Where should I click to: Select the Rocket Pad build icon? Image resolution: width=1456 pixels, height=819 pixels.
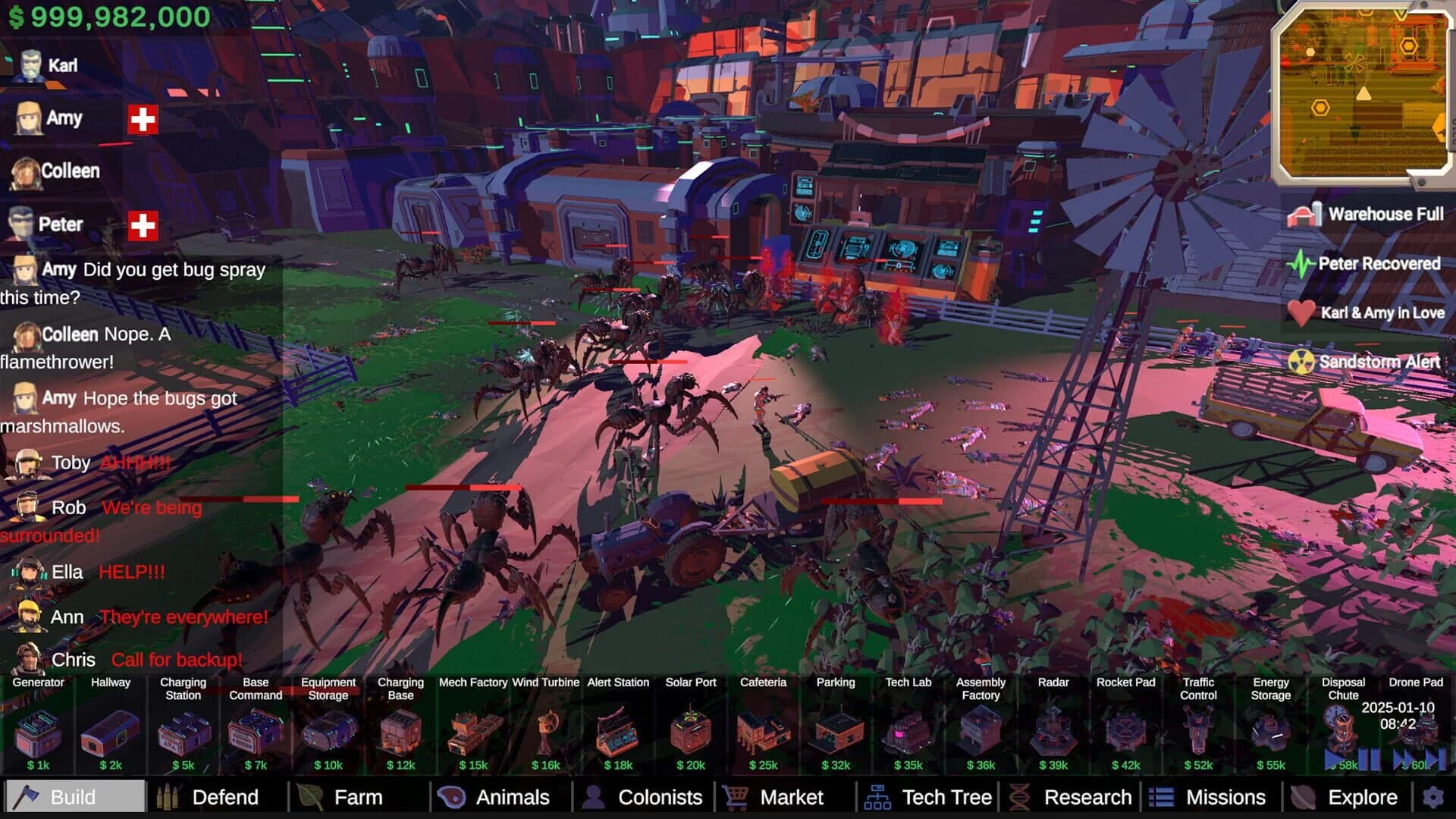(1126, 730)
